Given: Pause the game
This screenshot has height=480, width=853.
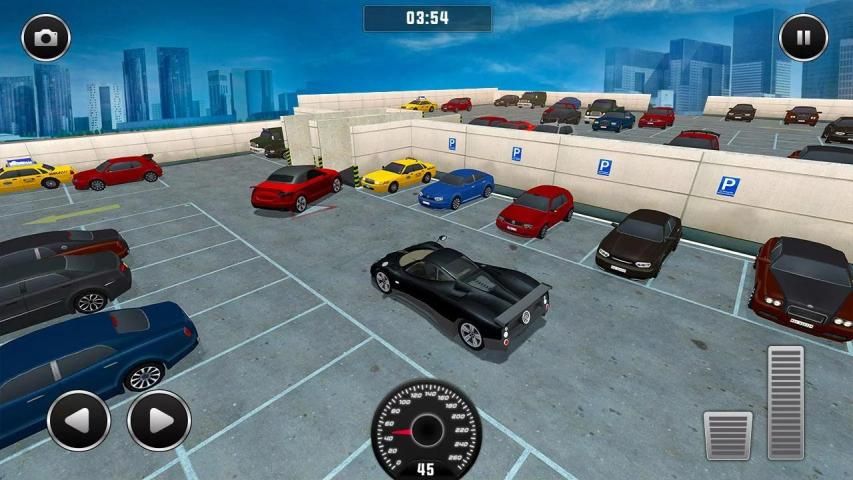Looking at the screenshot, I should (803, 38).
